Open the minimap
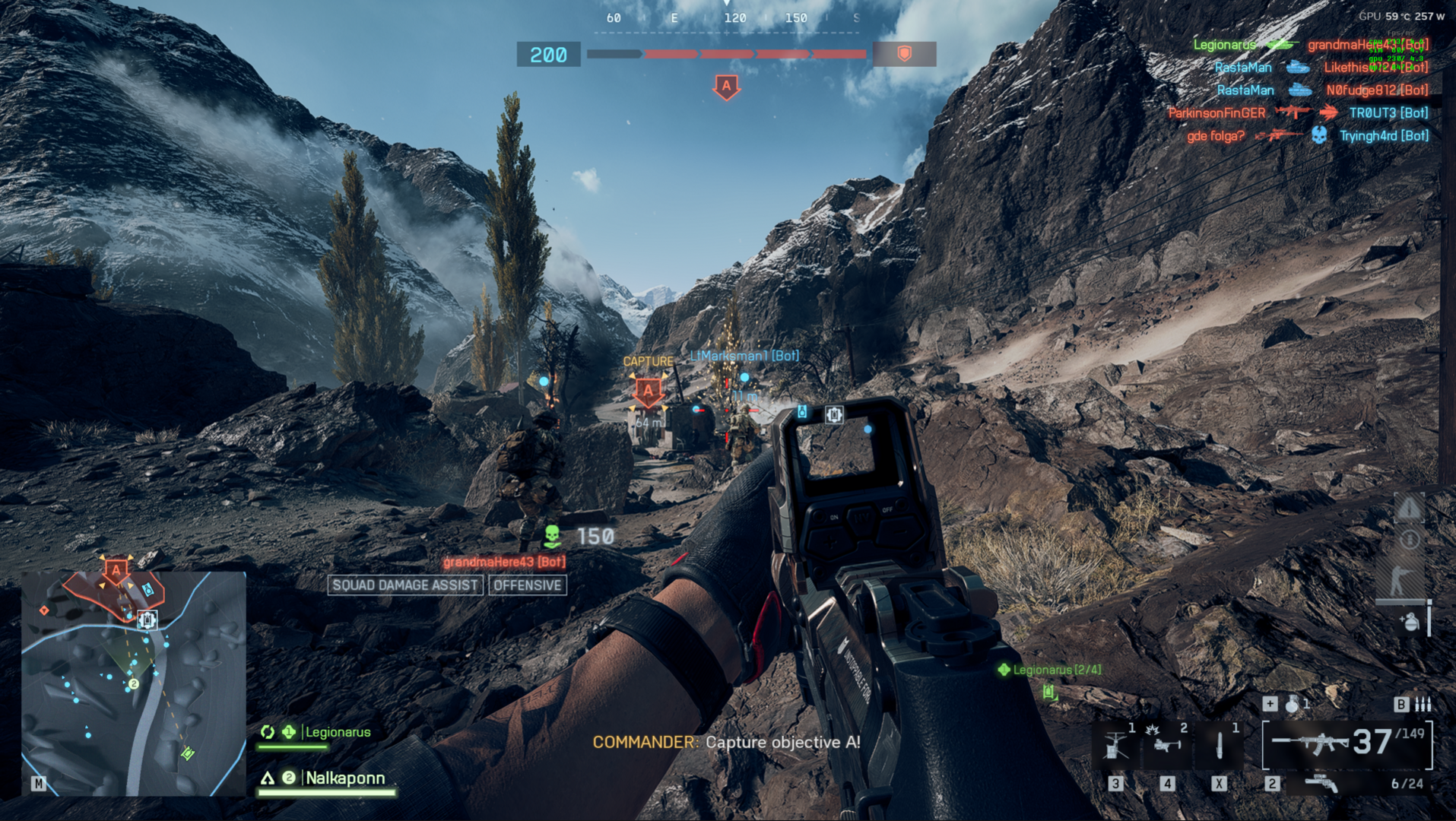Image resolution: width=1456 pixels, height=821 pixels. pyautogui.click(x=133, y=683)
